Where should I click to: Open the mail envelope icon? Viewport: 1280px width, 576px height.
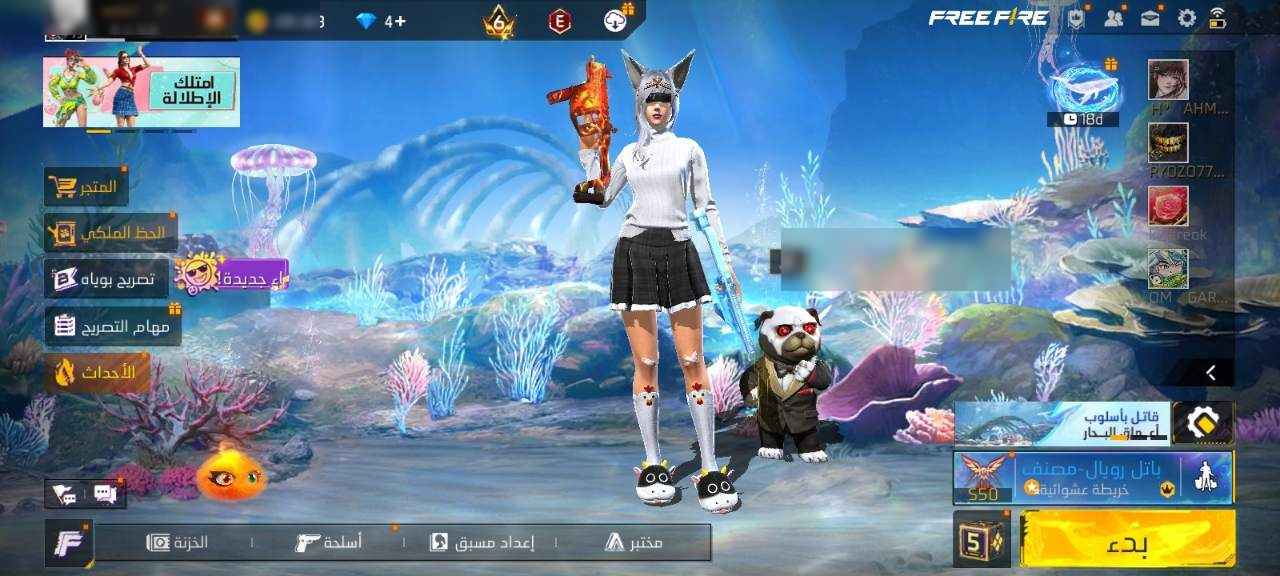tap(1151, 18)
